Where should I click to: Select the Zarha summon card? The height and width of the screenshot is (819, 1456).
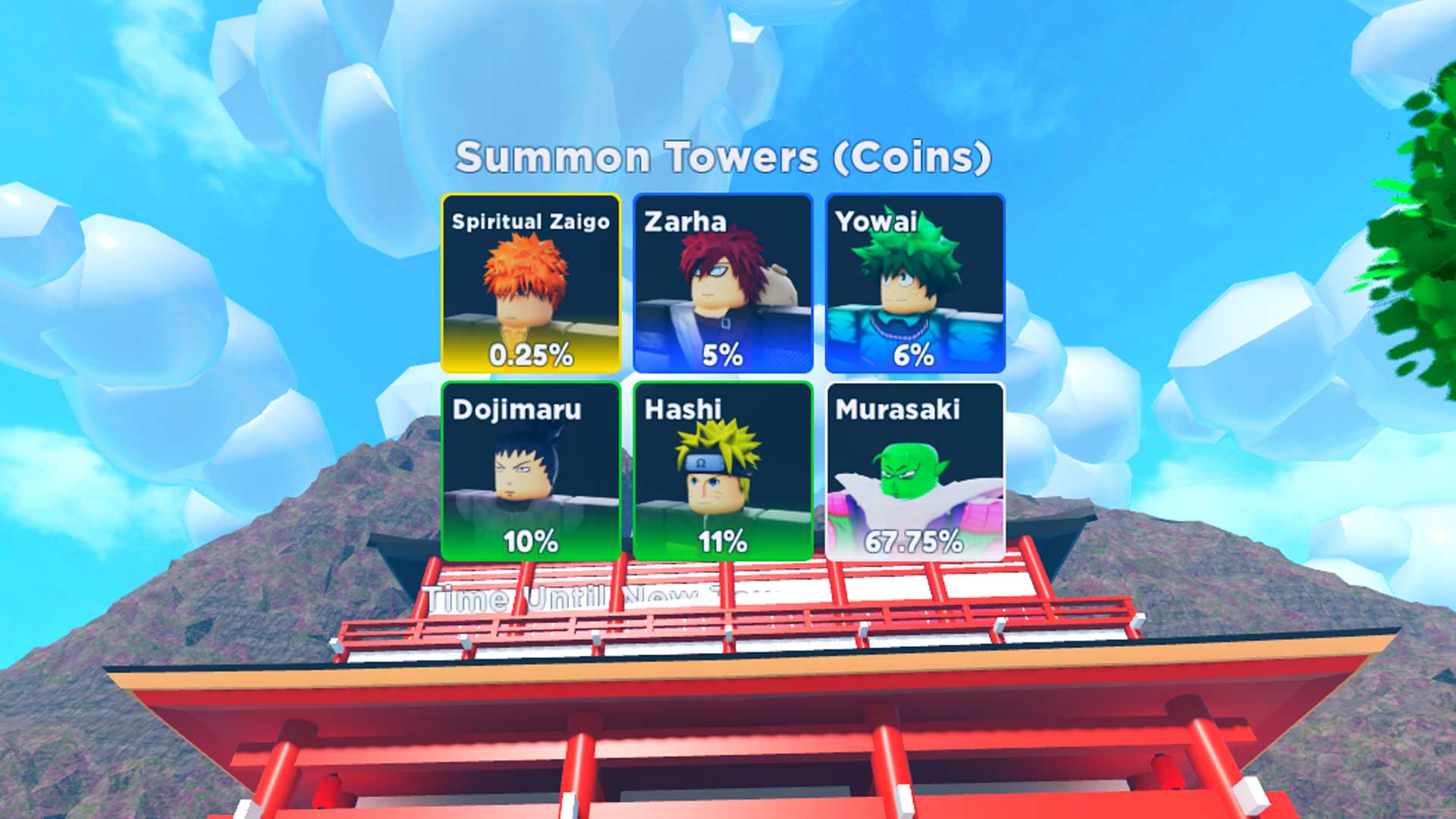tap(724, 284)
